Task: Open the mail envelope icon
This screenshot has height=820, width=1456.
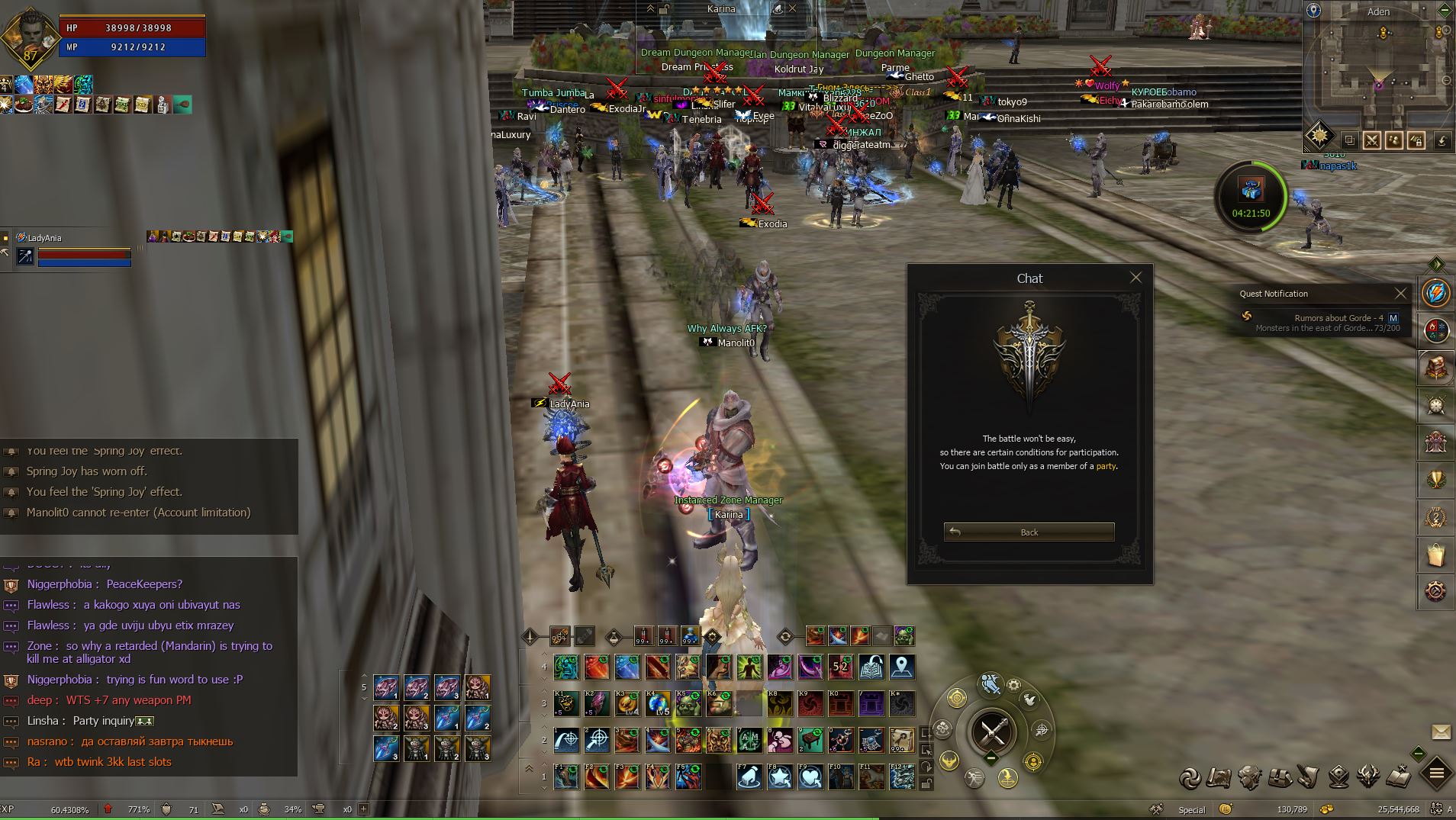Action: point(1441,732)
